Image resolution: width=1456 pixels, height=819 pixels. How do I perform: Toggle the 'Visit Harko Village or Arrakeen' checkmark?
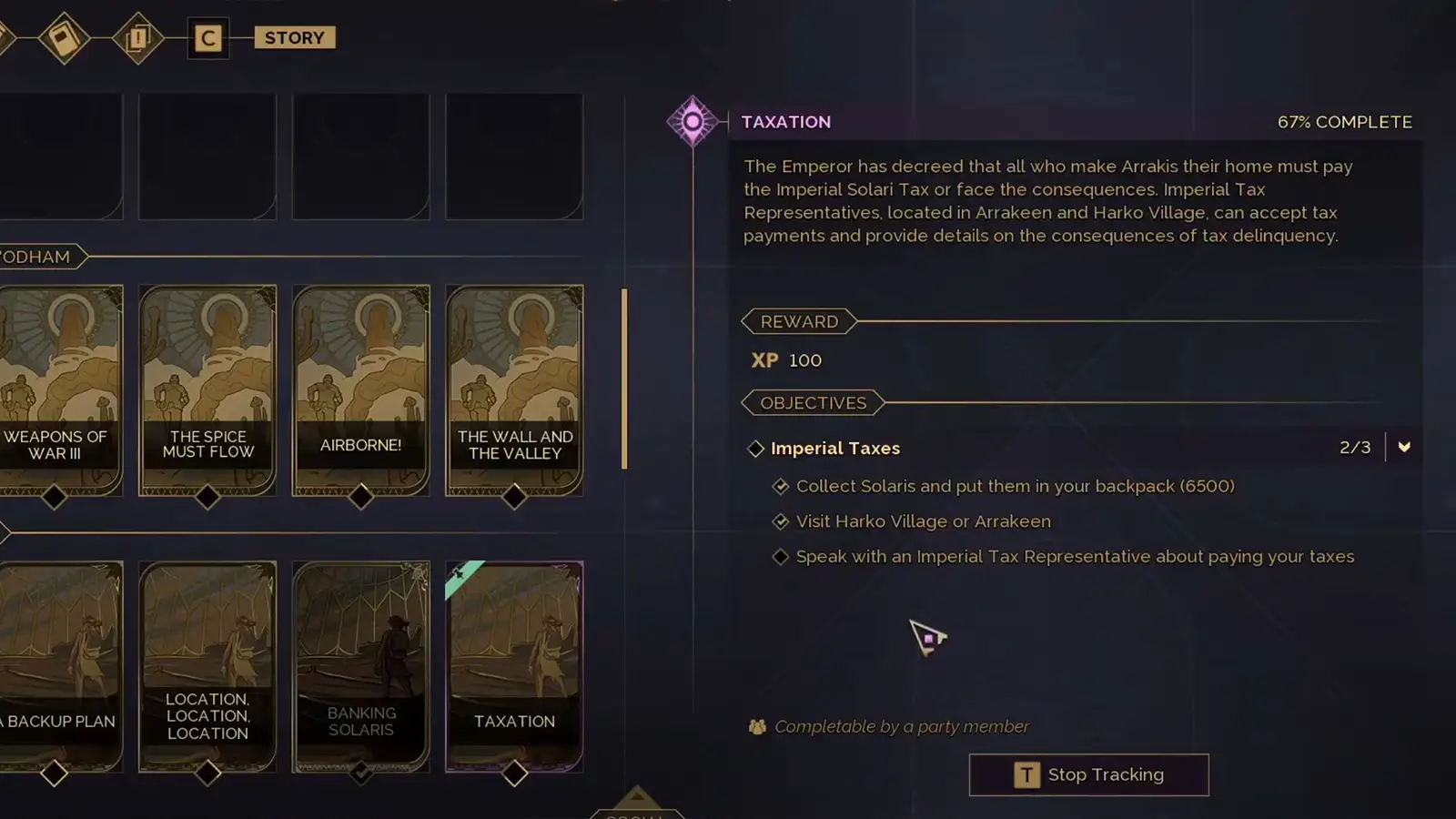point(782,521)
